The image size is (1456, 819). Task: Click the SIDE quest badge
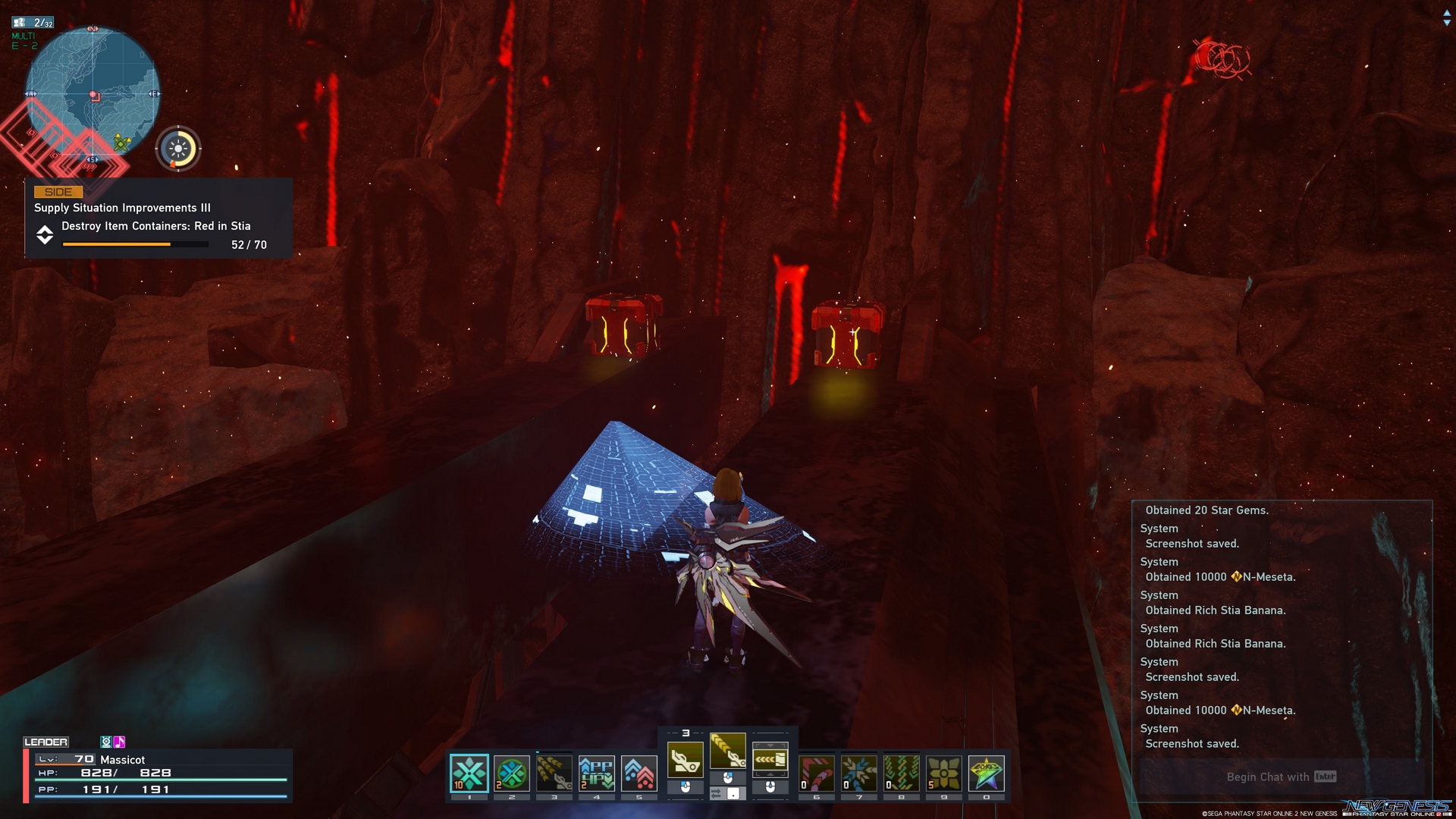pyautogui.click(x=59, y=192)
